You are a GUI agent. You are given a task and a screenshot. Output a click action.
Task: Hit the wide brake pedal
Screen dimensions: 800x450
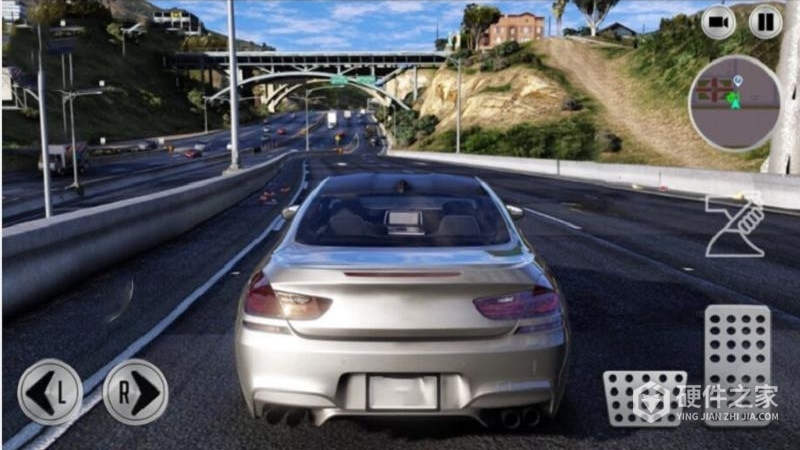645,398
